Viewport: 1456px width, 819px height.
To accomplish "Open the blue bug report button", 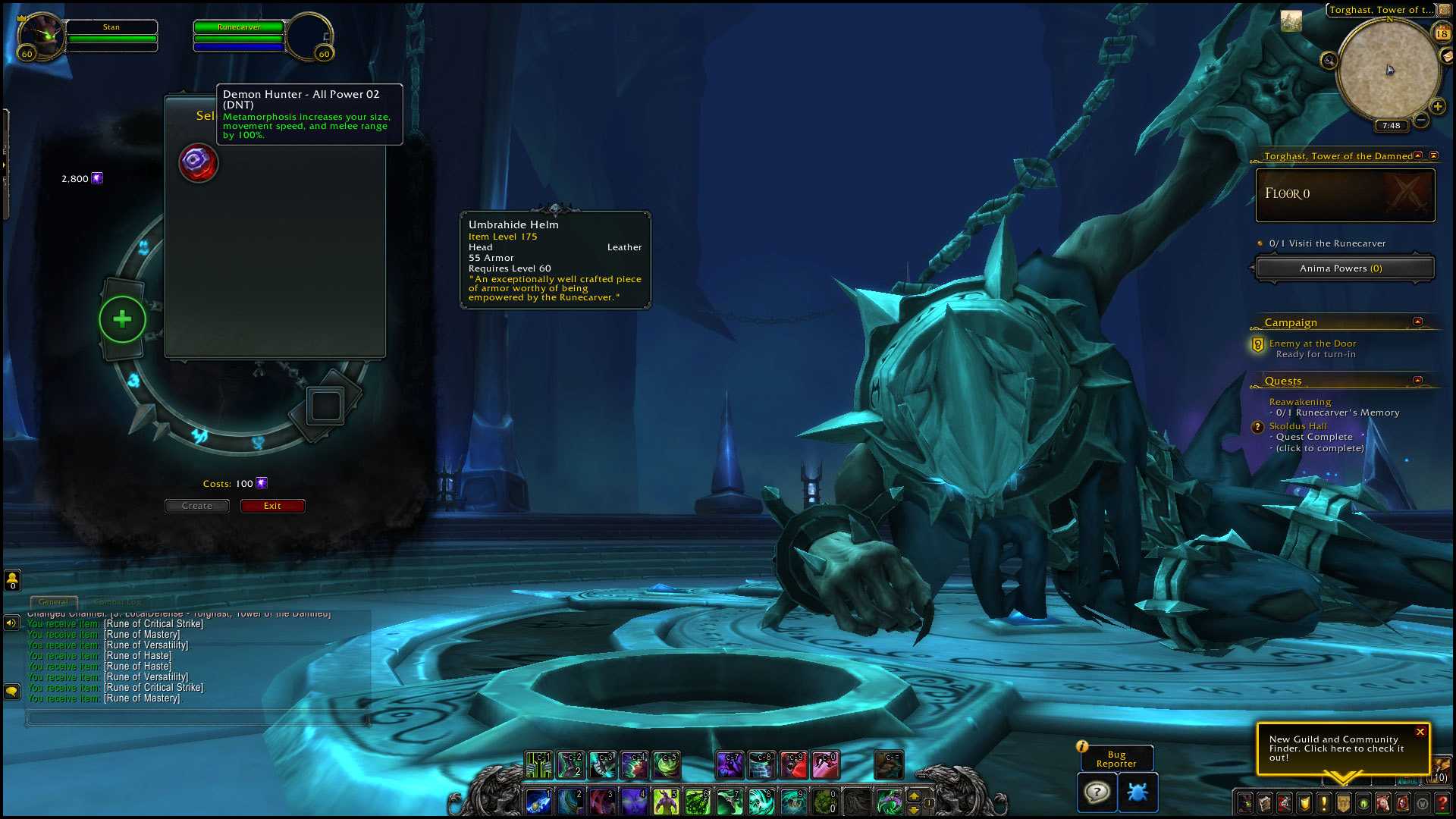I will 1137,792.
